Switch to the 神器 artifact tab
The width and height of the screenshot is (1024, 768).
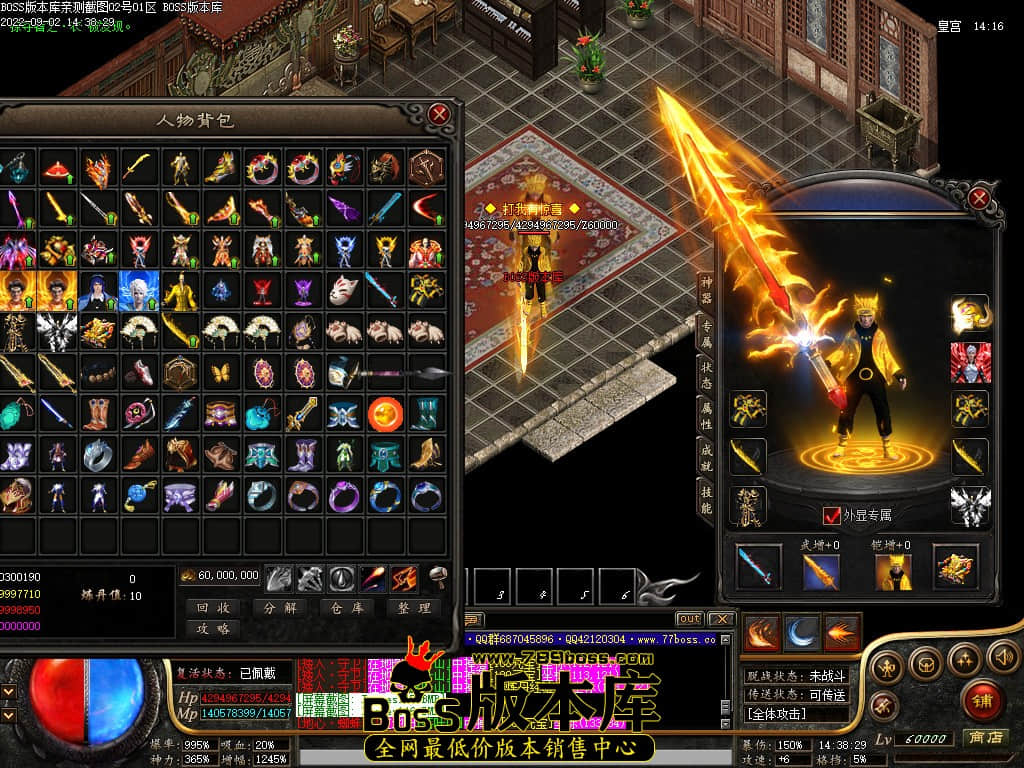point(705,289)
